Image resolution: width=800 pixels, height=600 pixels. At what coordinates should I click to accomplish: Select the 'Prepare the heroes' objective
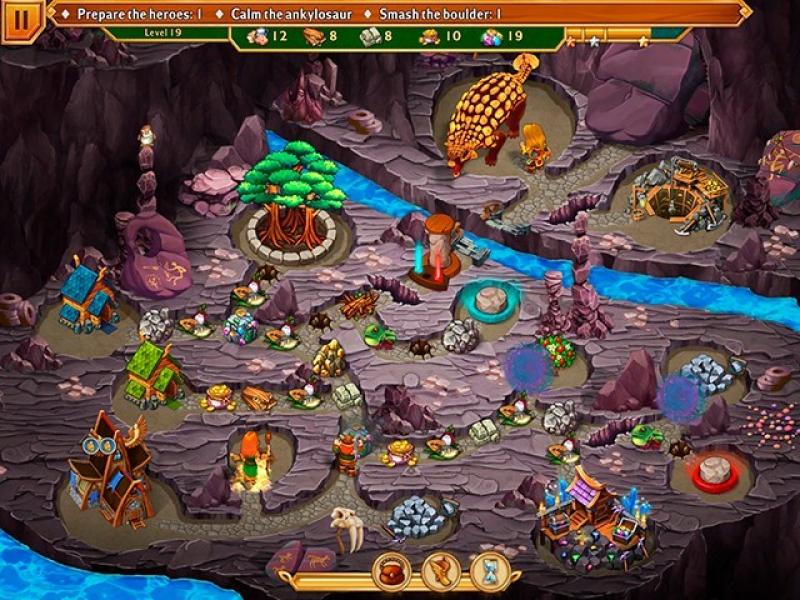[x=139, y=15]
